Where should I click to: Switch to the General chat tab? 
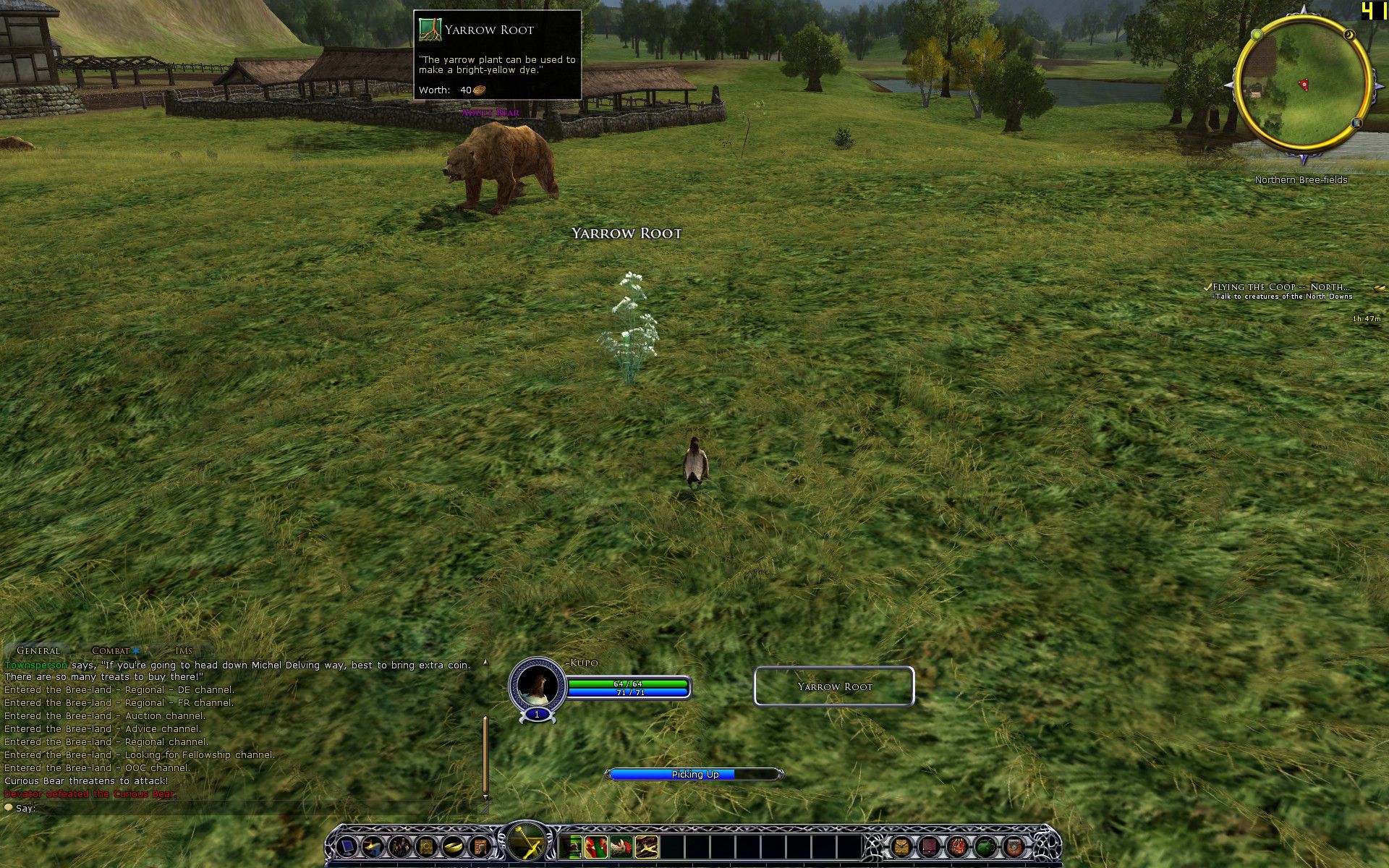tap(38, 650)
